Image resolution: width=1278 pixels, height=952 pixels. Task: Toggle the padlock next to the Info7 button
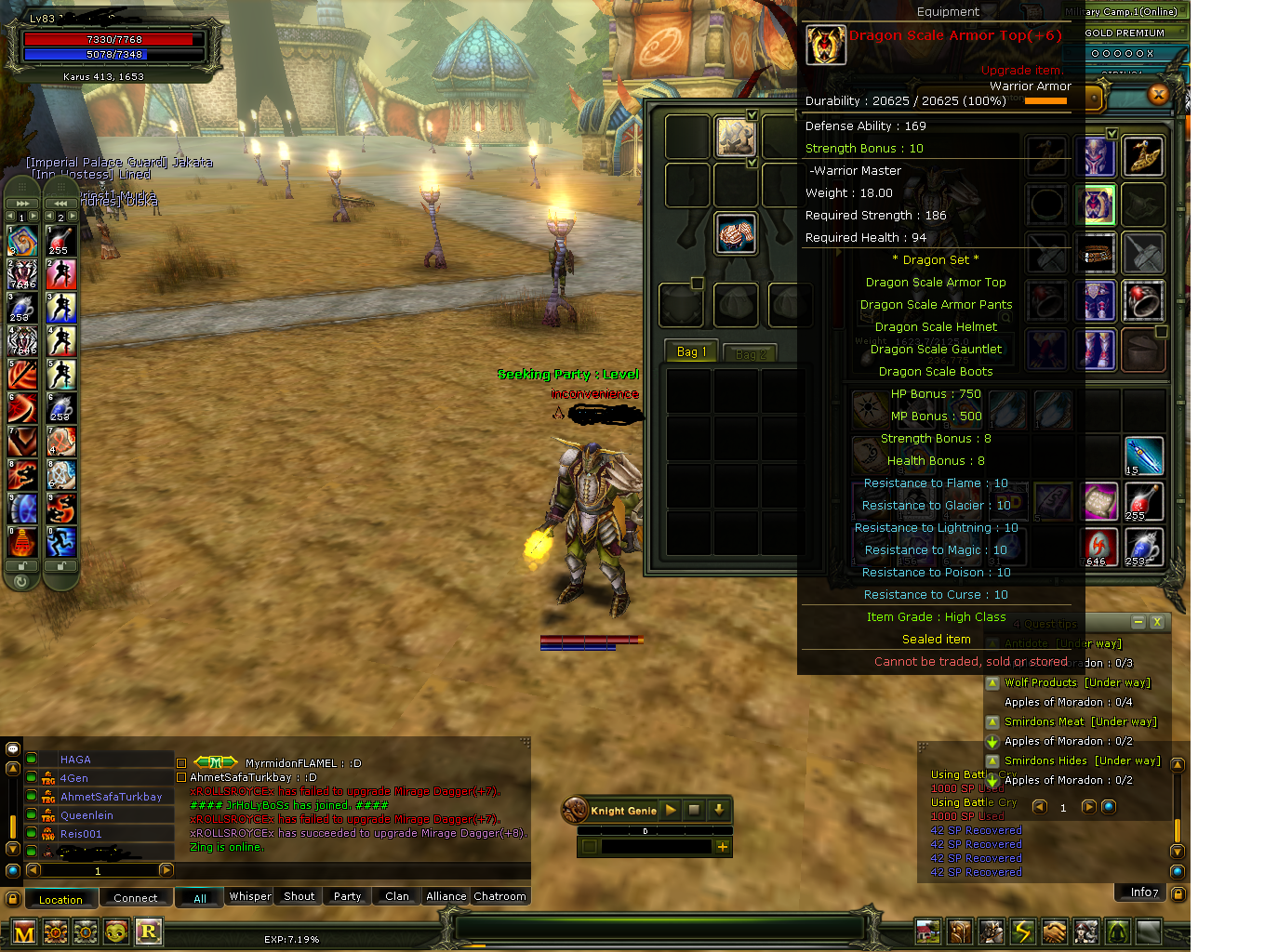pyautogui.click(x=1177, y=892)
